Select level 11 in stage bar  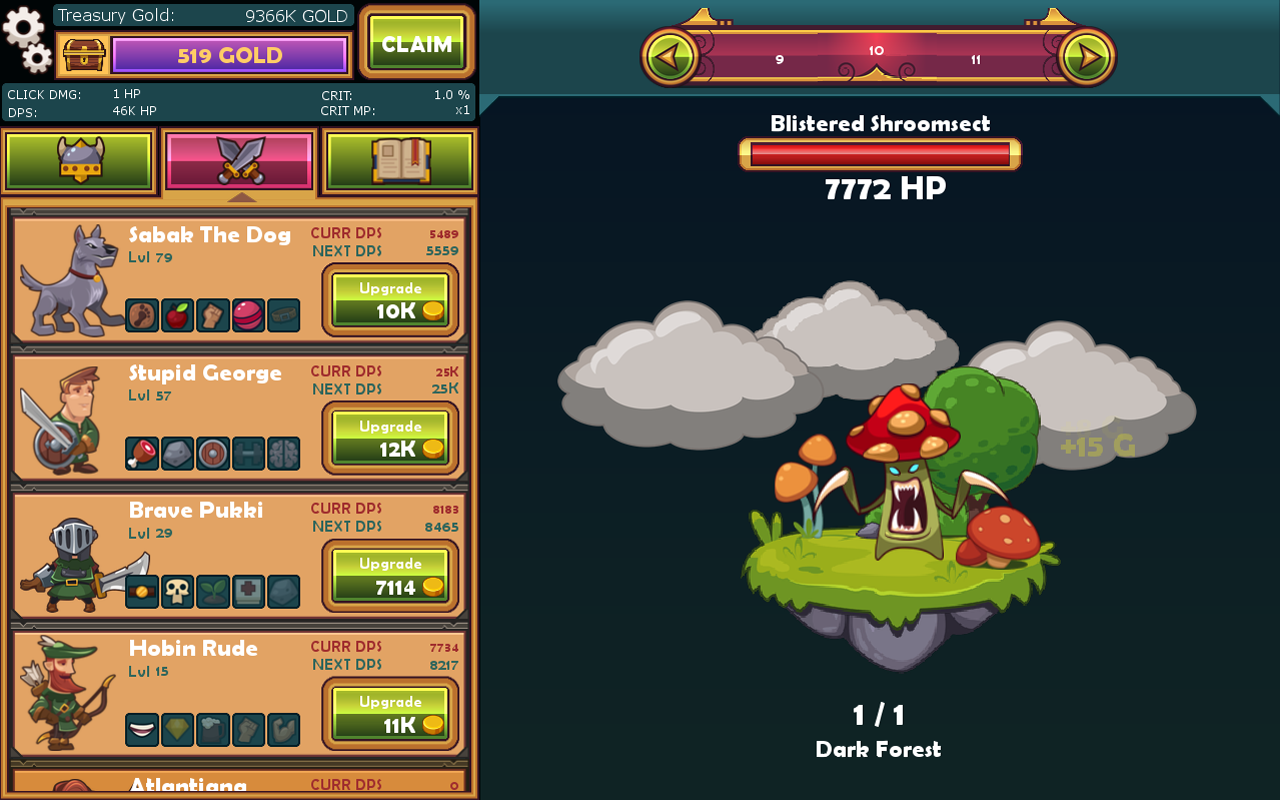tap(975, 60)
